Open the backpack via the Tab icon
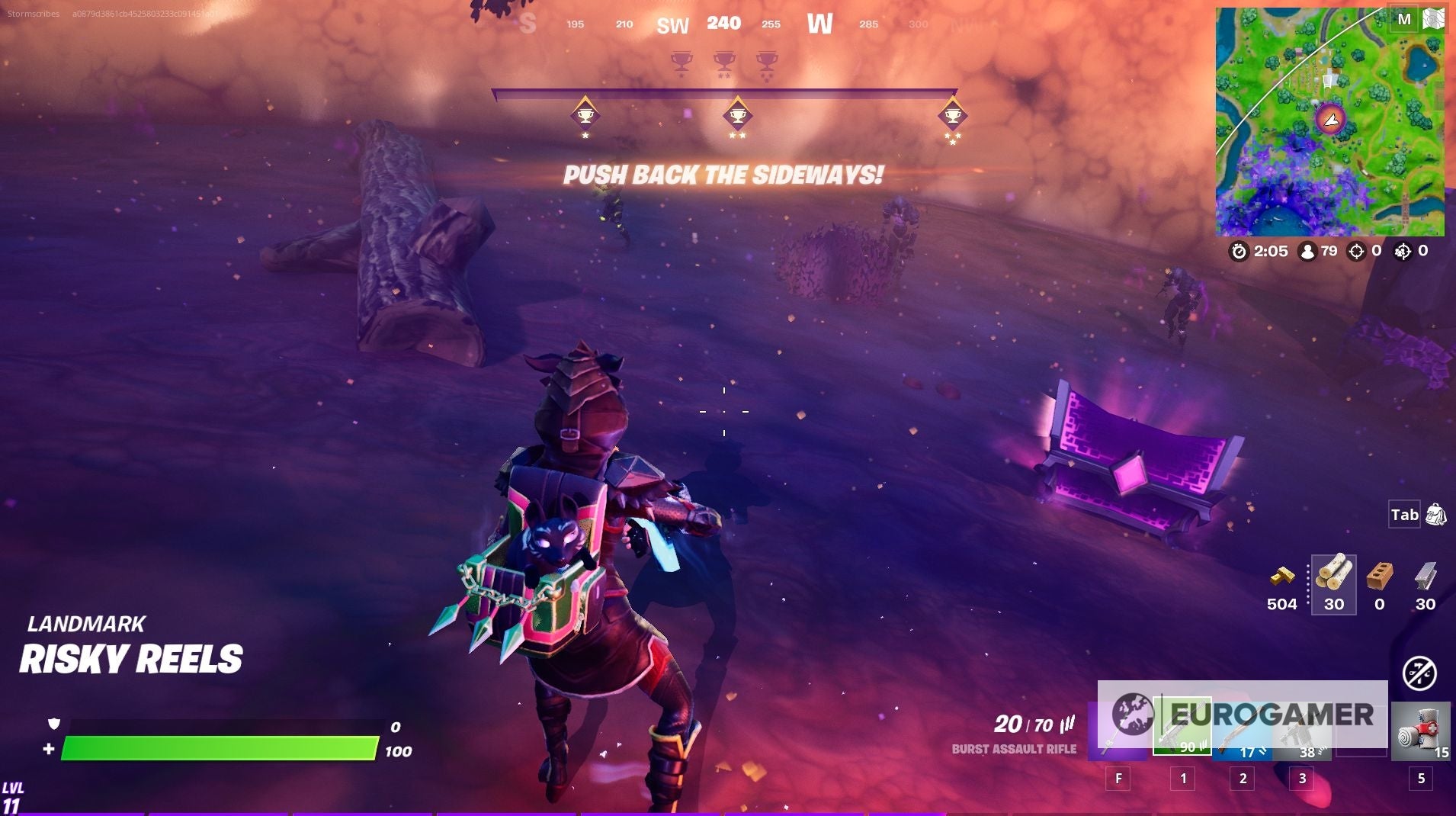Viewport: 1456px width, 816px height. [x=1405, y=515]
